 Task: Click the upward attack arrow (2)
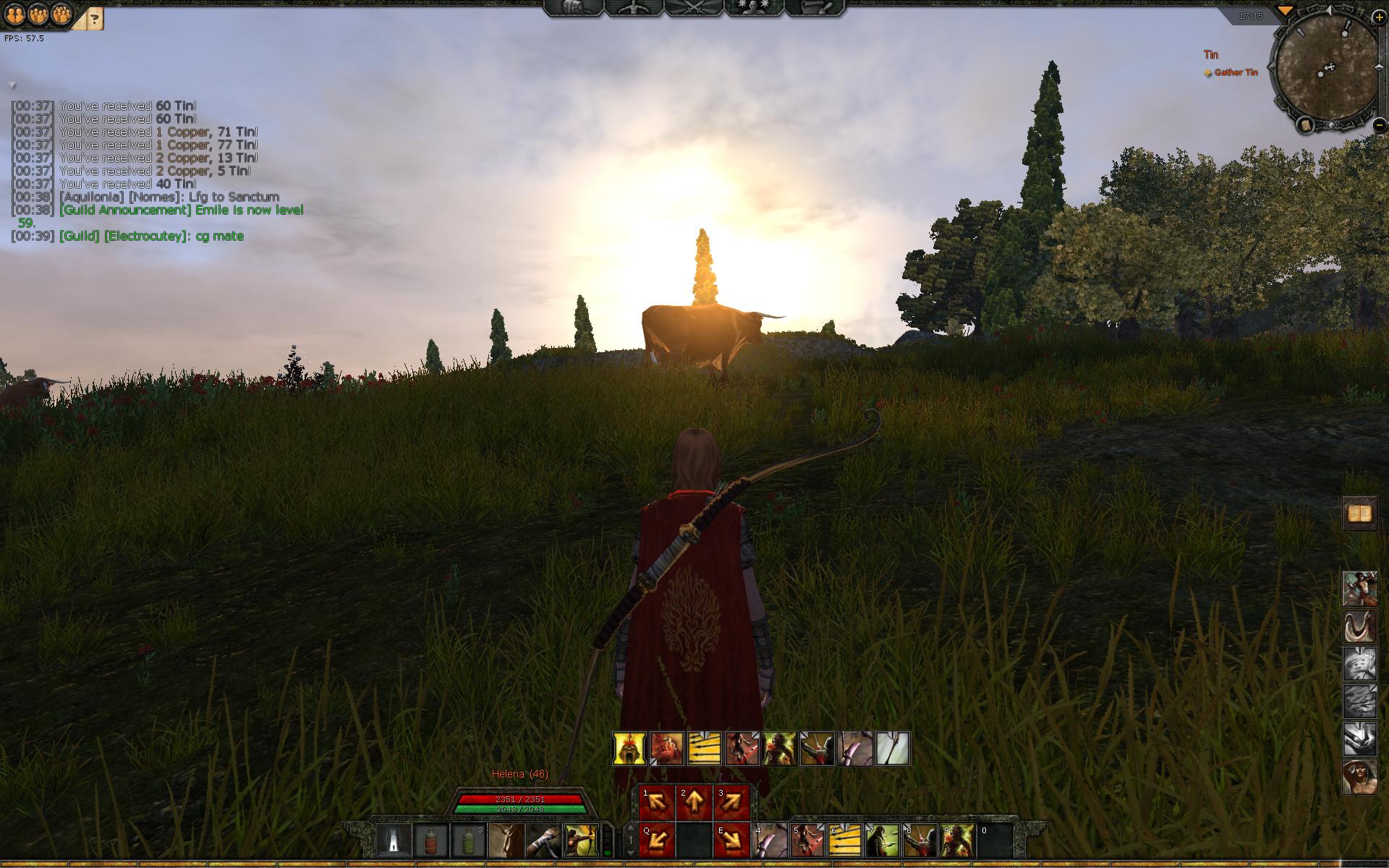tap(694, 803)
